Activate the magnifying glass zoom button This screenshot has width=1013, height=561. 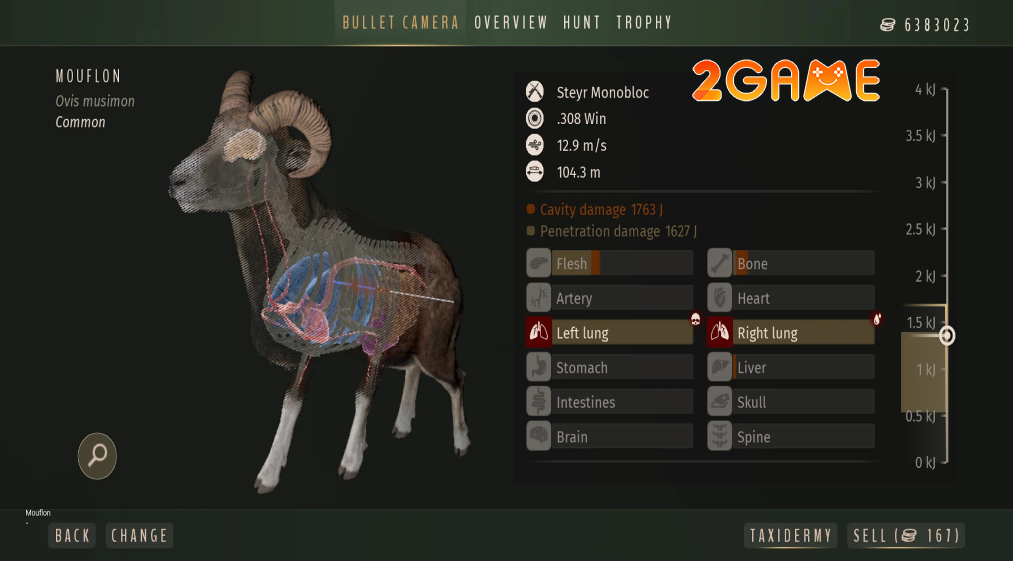click(x=98, y=456)
